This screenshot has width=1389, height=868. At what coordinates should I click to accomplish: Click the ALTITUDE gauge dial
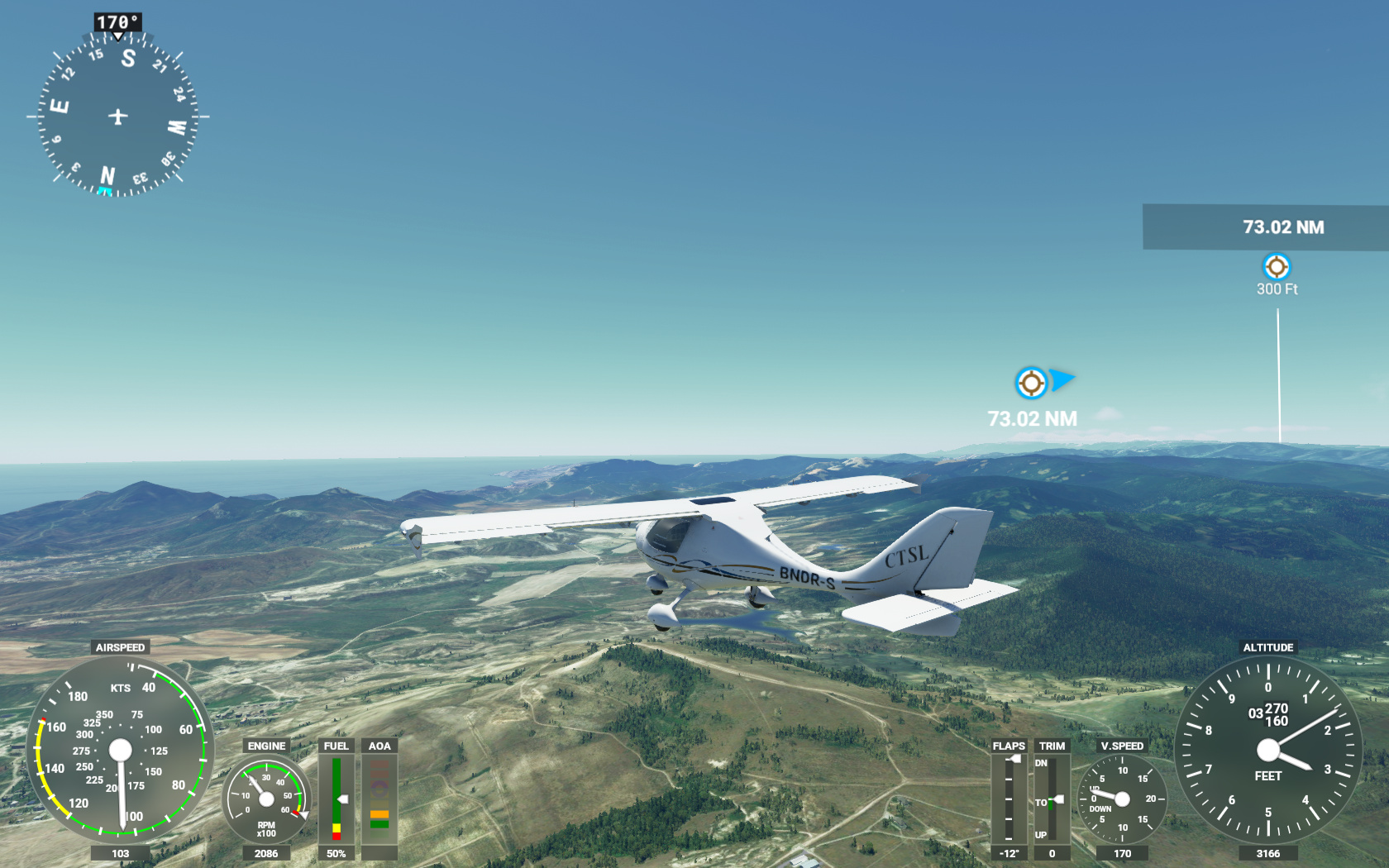[1269, 748]
